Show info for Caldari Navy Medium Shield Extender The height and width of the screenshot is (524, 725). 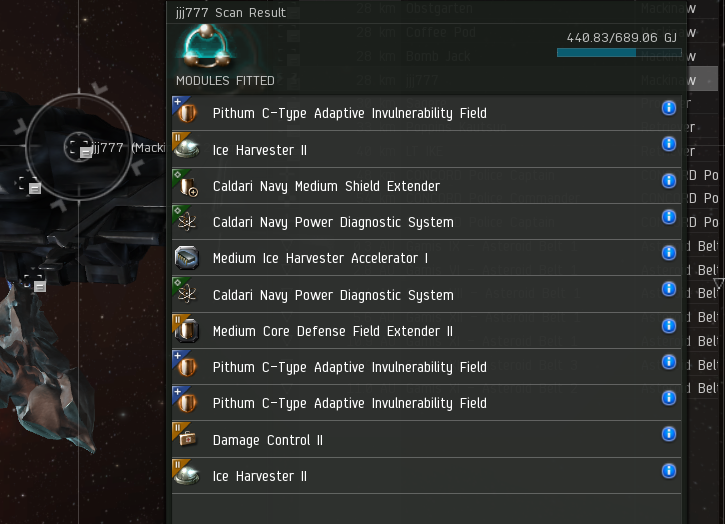click(669, 180)
